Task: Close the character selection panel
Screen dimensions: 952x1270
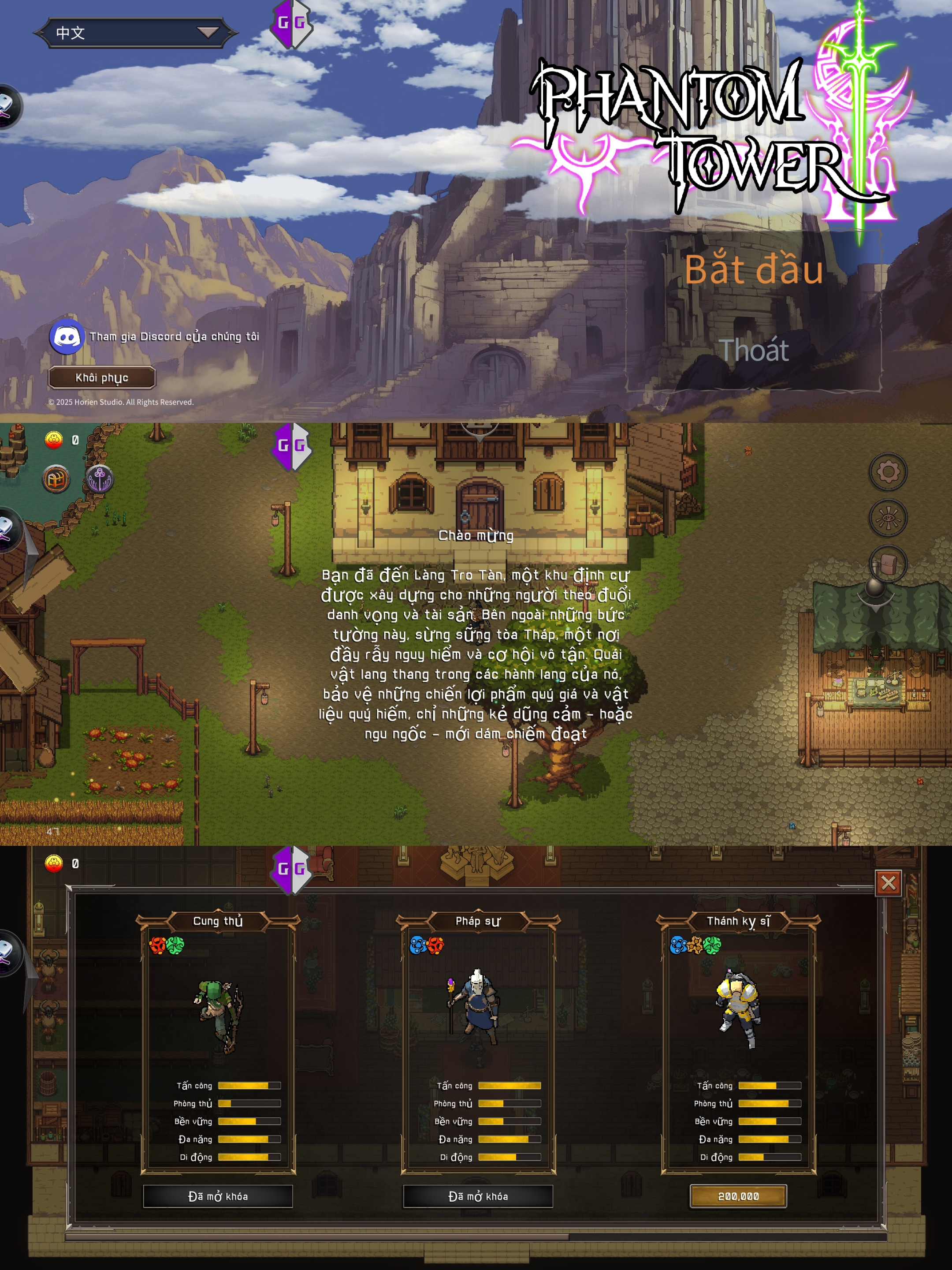Action: pos(888,883)
